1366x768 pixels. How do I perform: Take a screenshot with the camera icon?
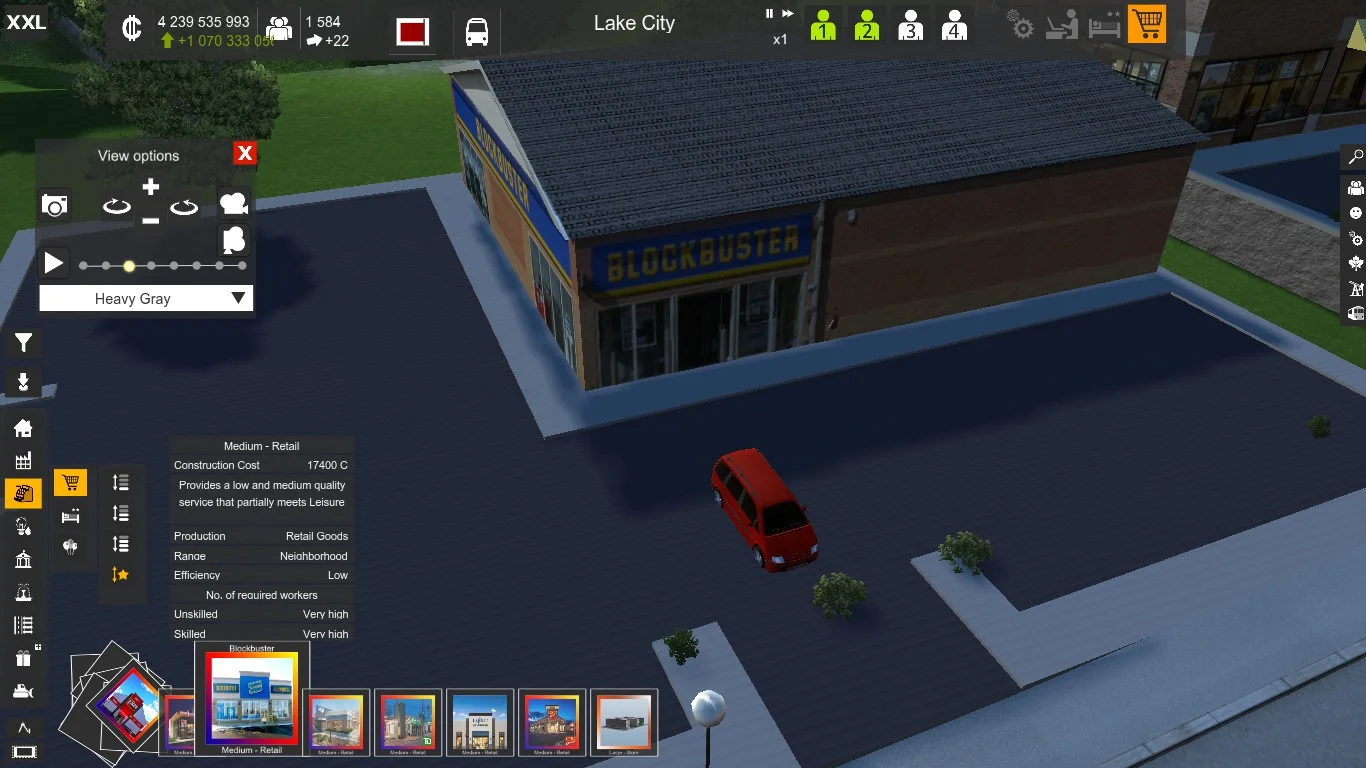(x=55, y=206)
